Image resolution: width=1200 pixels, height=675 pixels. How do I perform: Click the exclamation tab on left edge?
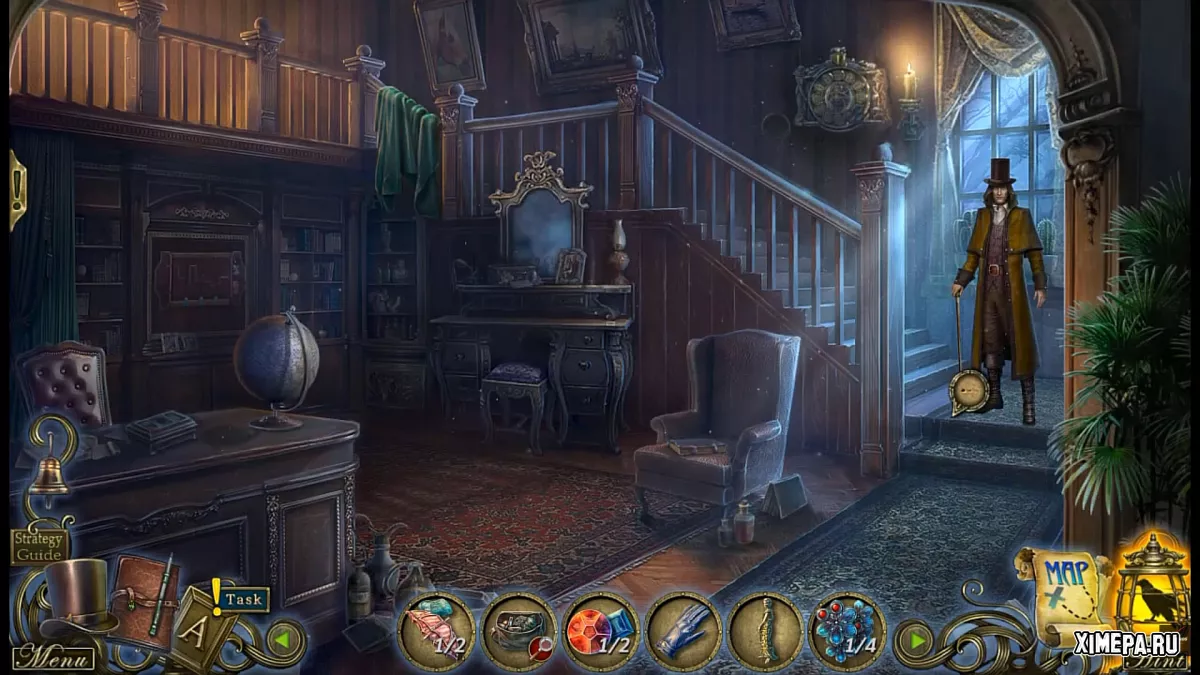(16, 188)
